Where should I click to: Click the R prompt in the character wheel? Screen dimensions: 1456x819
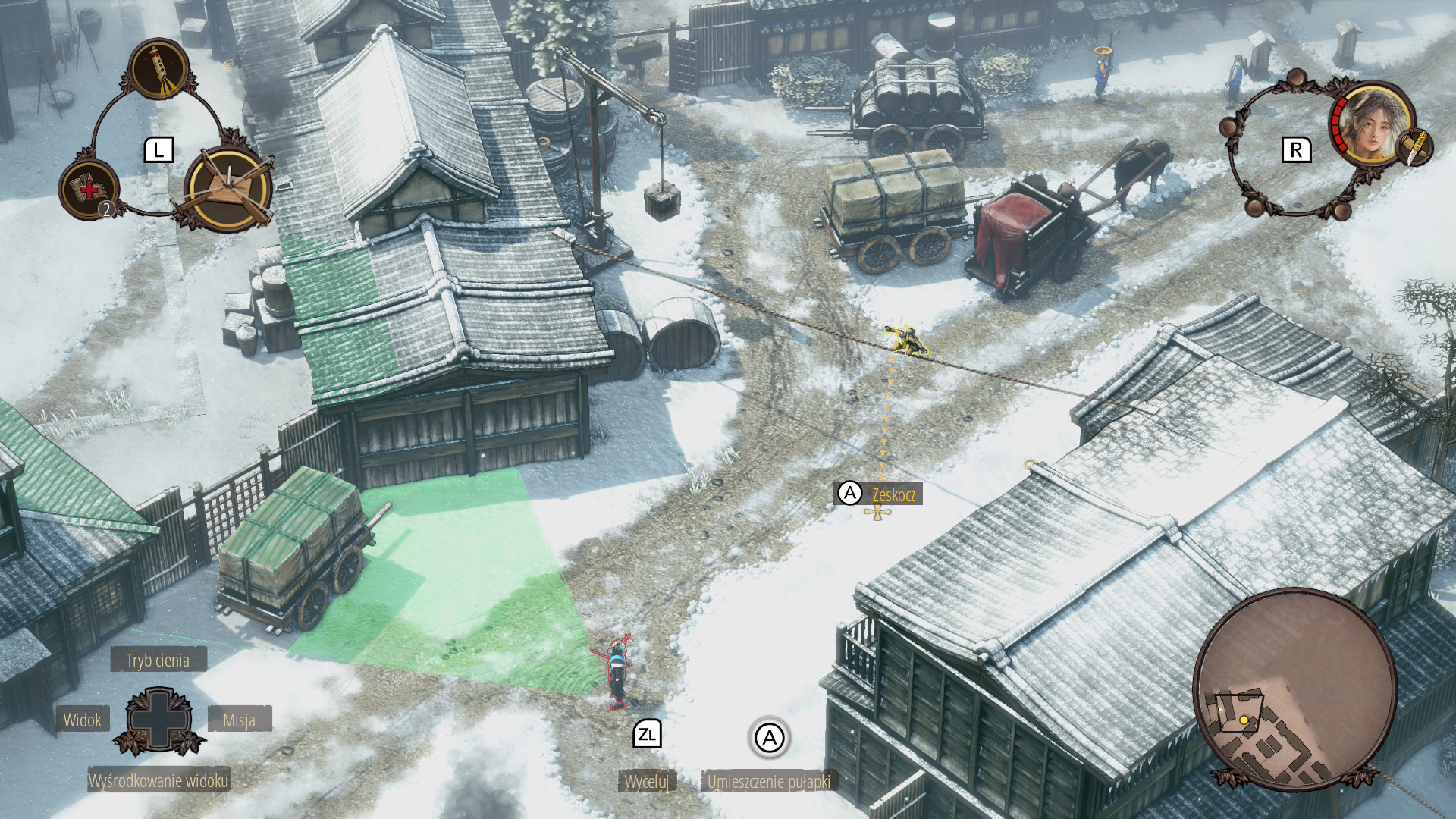click(1296, 149)
